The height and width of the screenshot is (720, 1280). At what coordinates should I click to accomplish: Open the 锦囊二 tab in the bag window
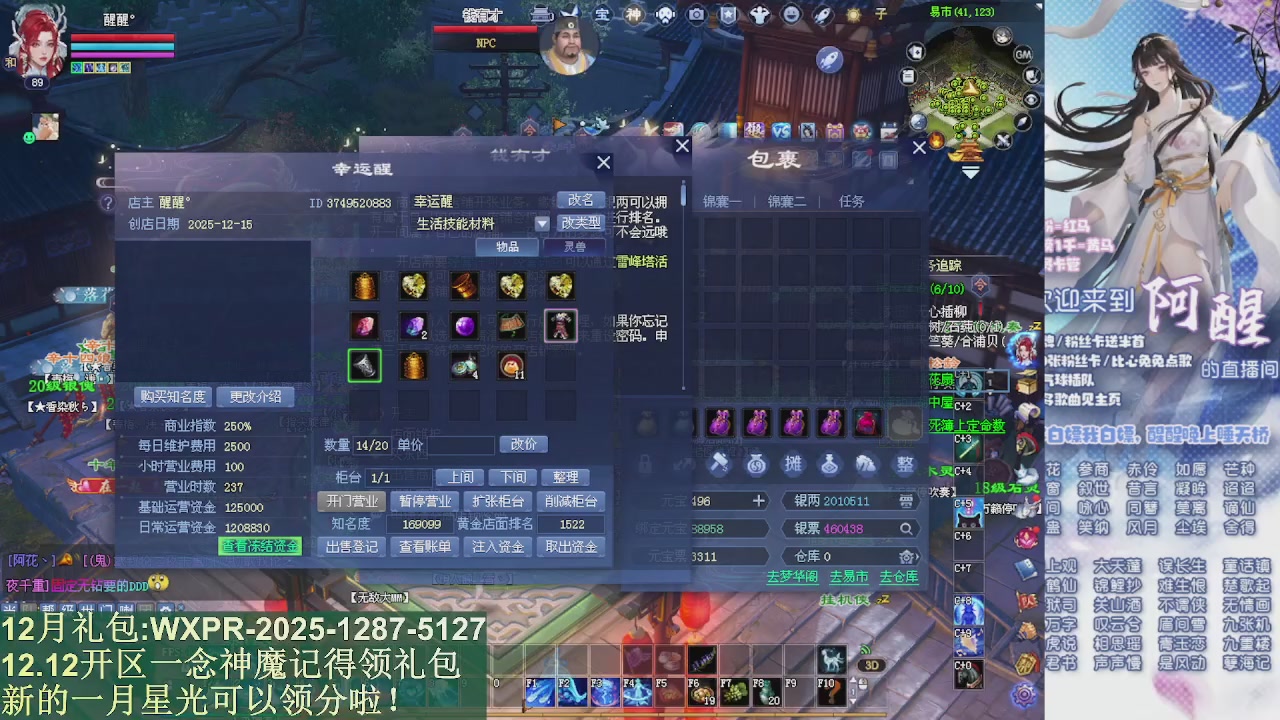tap(787, 201)
